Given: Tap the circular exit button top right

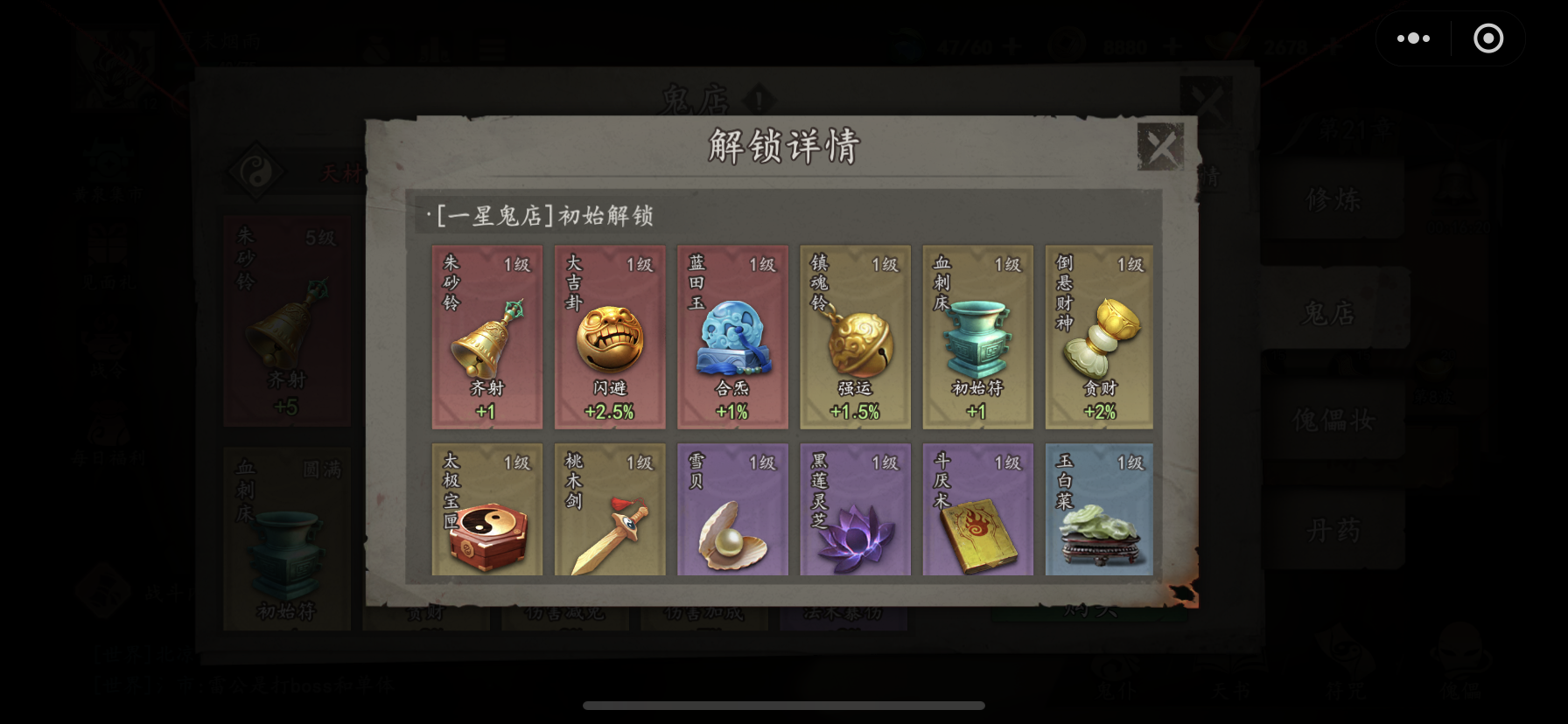Looking at the screenshot, I should 1488,38.
